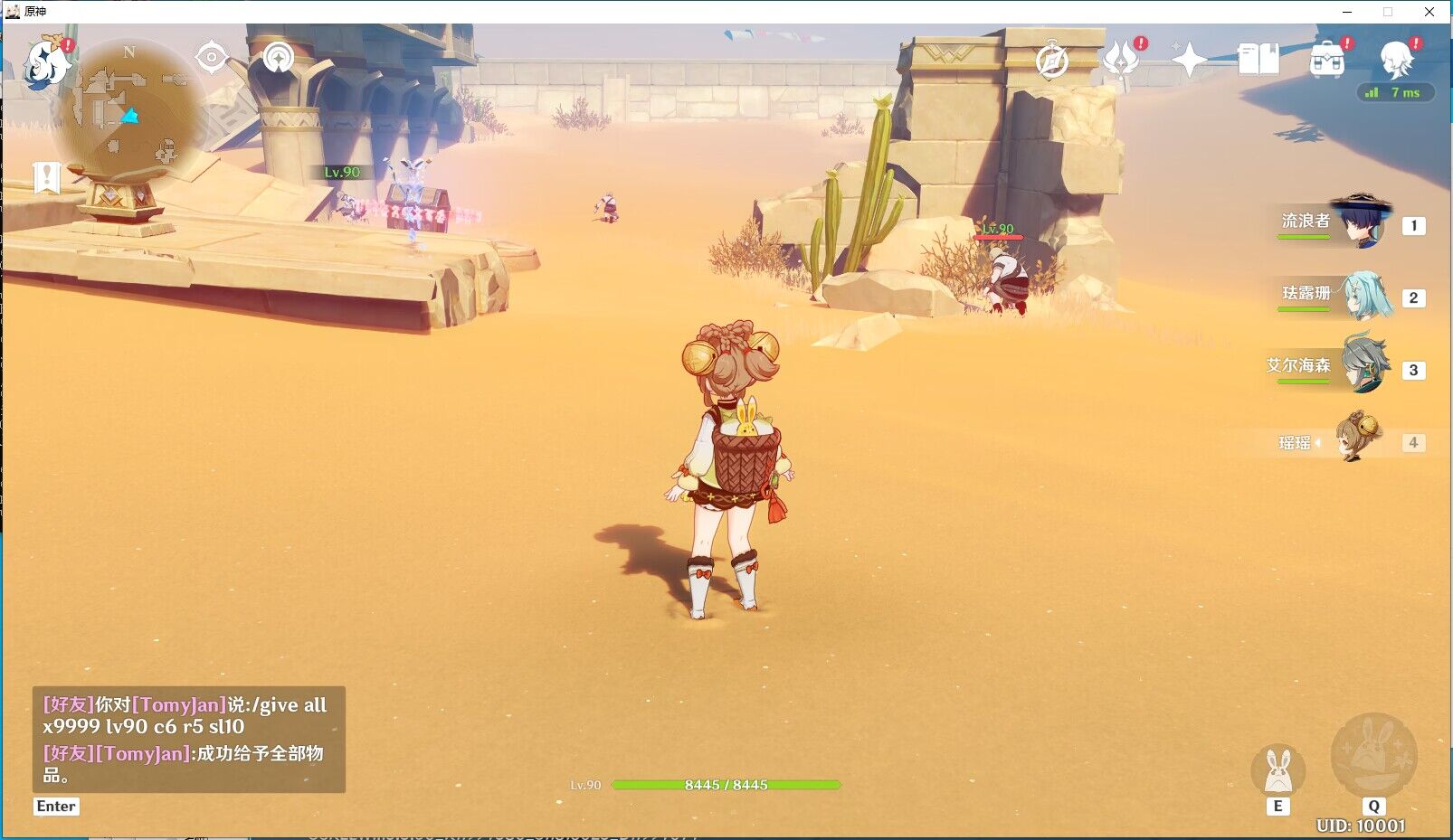Click the Enter chat button
Image resolution: width=1453 pixels, height=840 pixels.
tap(56, 807)
